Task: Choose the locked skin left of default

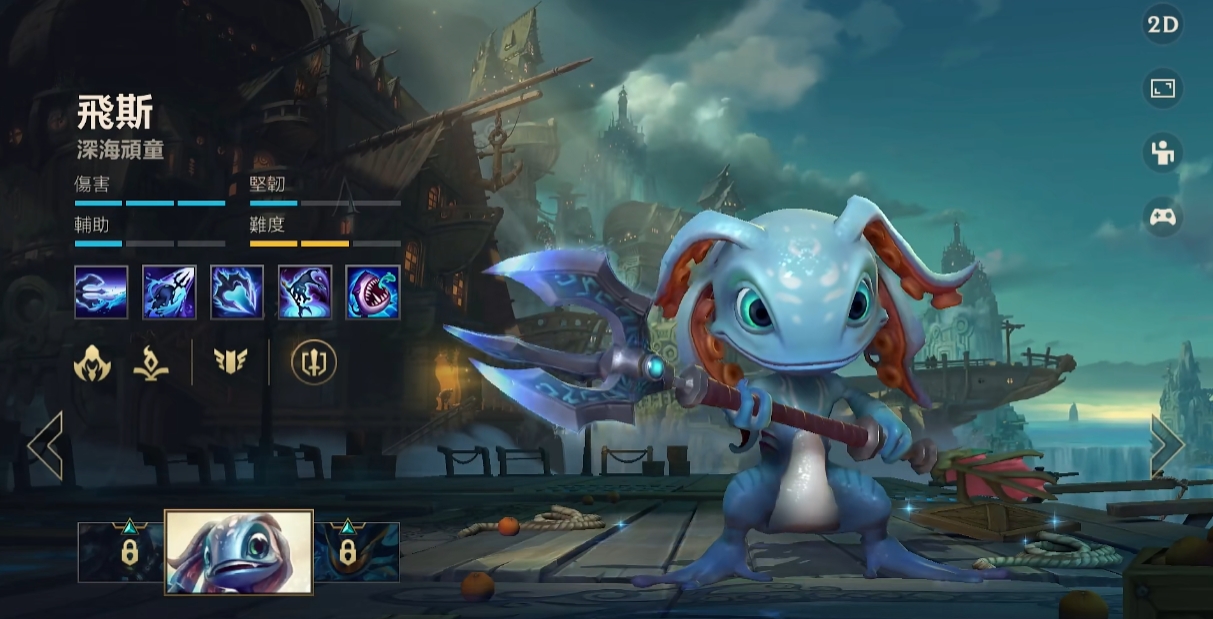Action: pos(121,552)
